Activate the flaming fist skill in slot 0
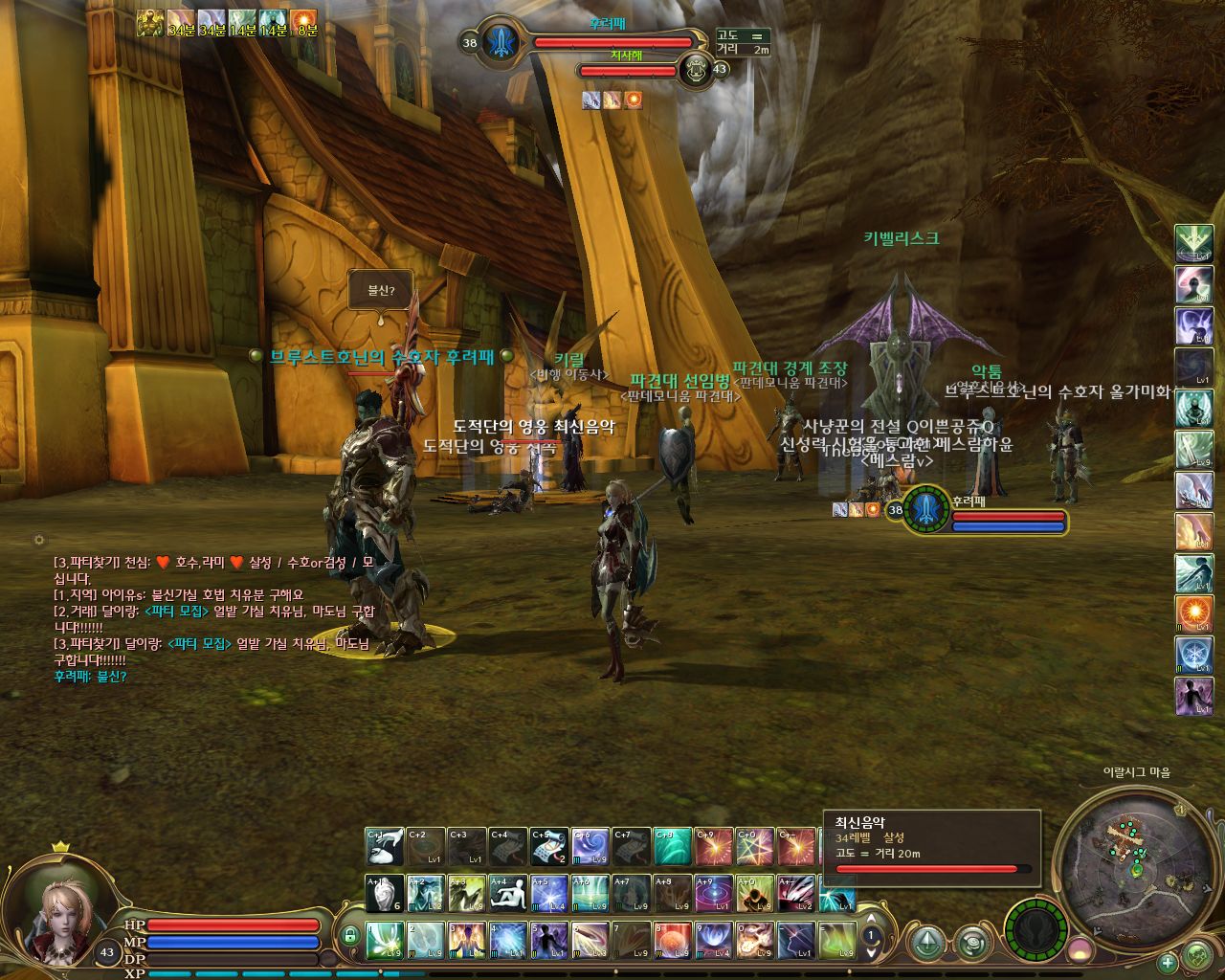The width and height of the screenshot is (1225, 980). (755, 941)
